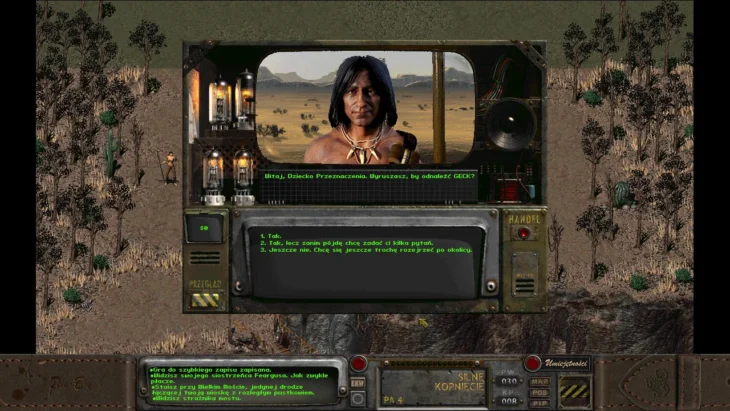The height and width of the screenshot is (411, 730).
Task: Click the message log display window
Action: [240, 384]
